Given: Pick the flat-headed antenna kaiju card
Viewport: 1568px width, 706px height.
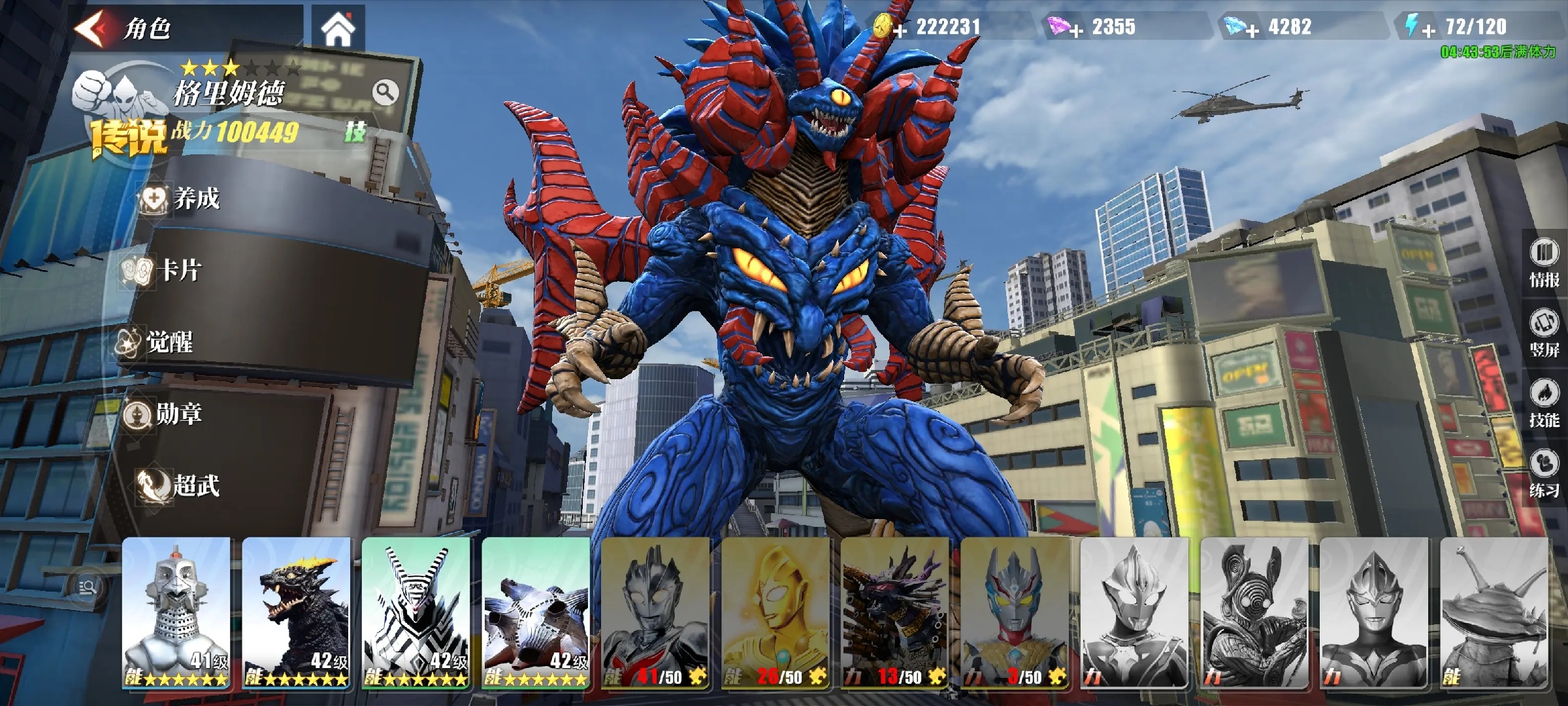Looking at the screenshot, I should tap(1494, 613).
